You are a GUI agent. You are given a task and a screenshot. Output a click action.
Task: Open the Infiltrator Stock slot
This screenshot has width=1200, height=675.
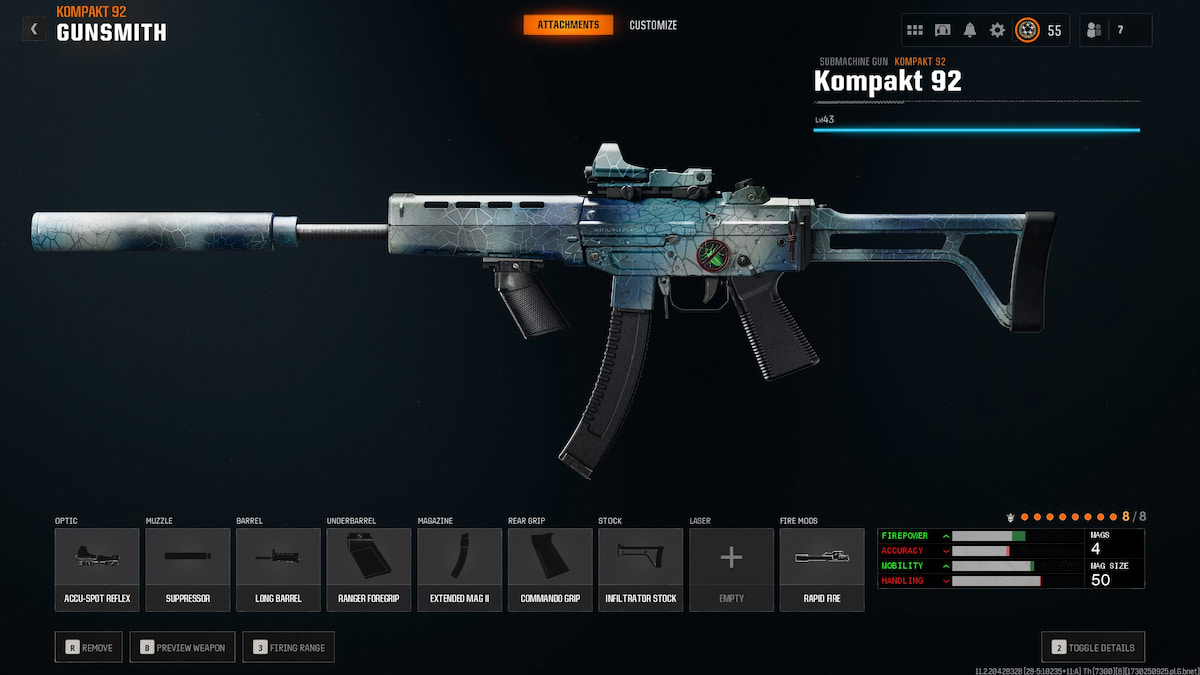tap(641, 569)
